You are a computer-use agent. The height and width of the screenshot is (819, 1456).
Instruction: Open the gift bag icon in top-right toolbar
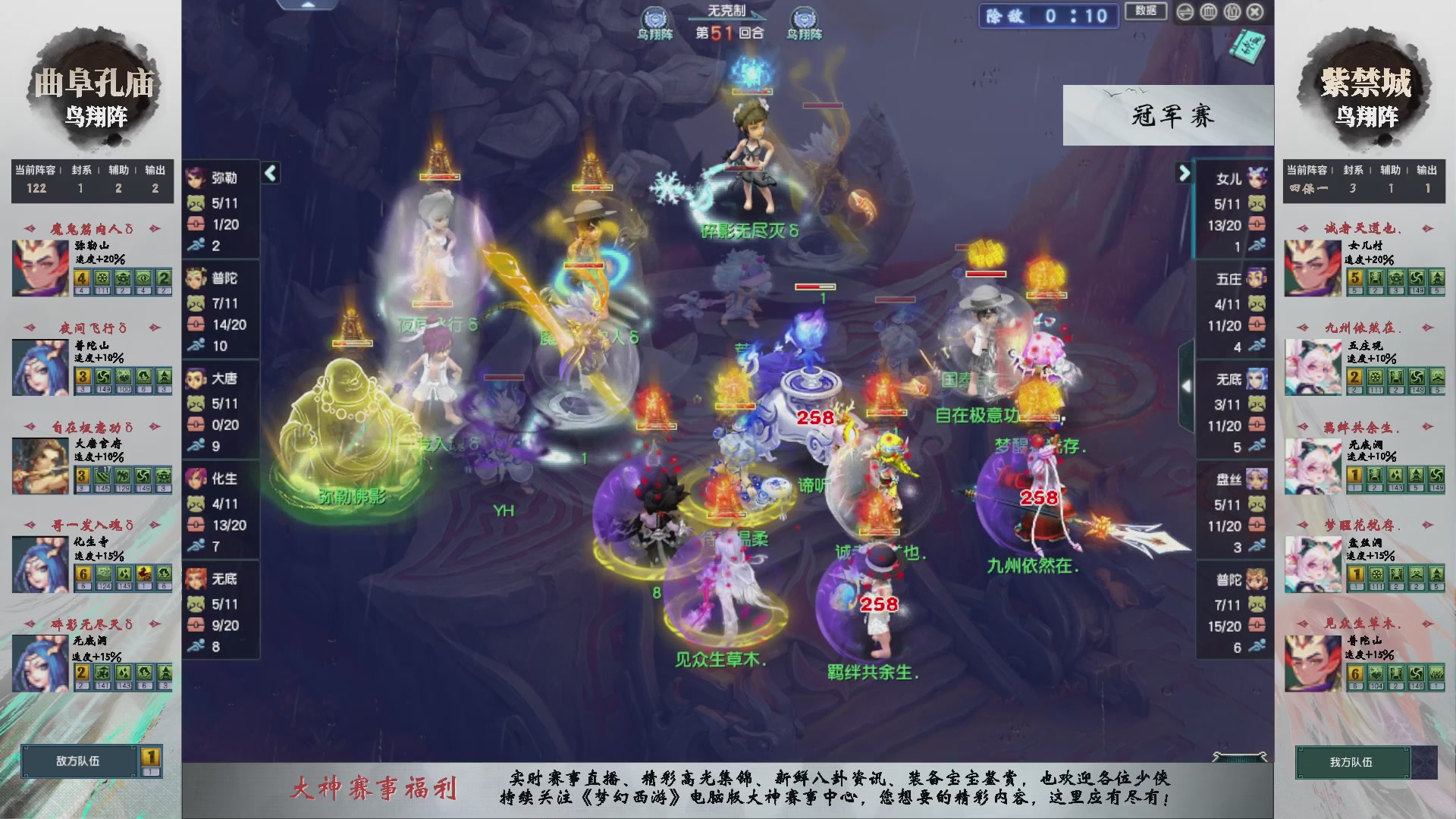tap(1232, 12)
